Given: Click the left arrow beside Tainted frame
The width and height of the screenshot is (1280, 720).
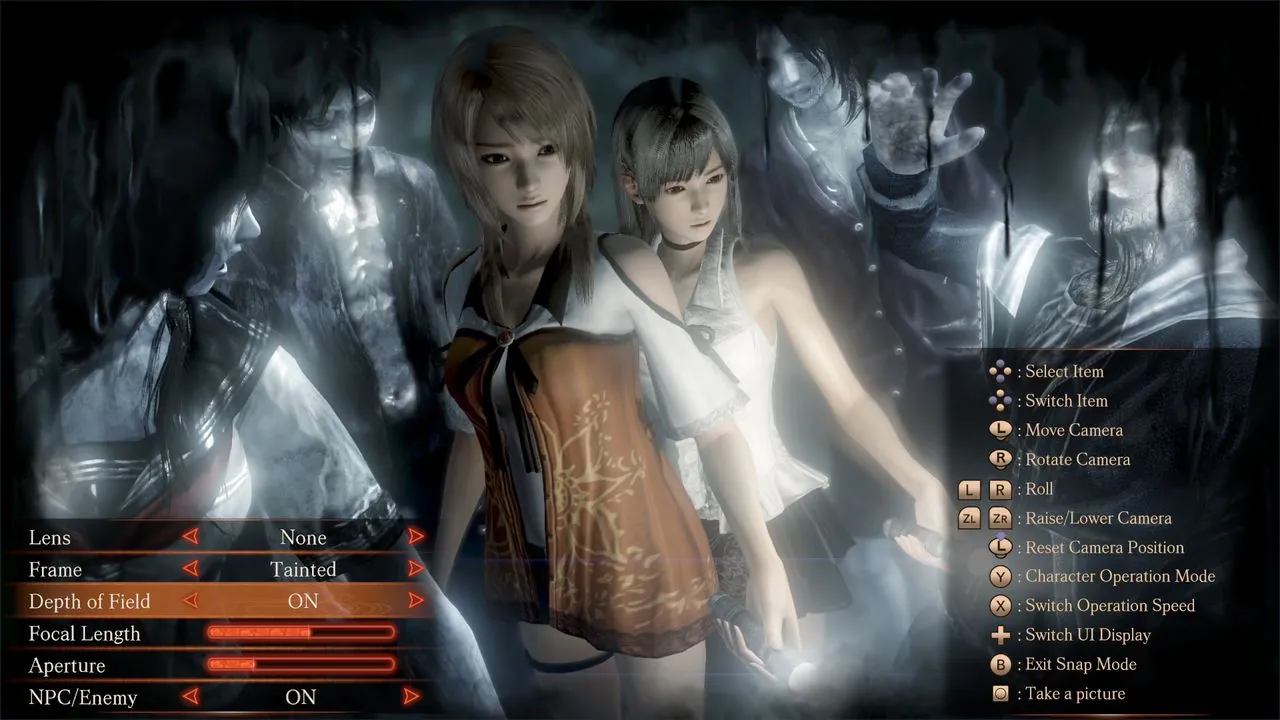Looking at the screenshot, I should [x=190, y=569].
